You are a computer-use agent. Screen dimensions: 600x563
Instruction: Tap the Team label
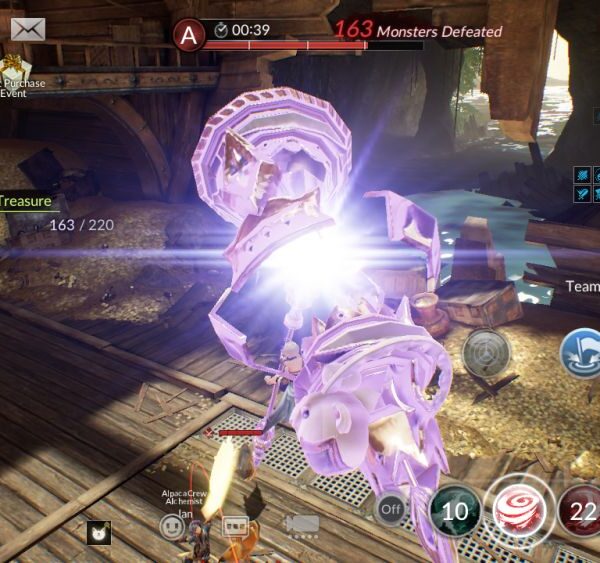point(582,286)
